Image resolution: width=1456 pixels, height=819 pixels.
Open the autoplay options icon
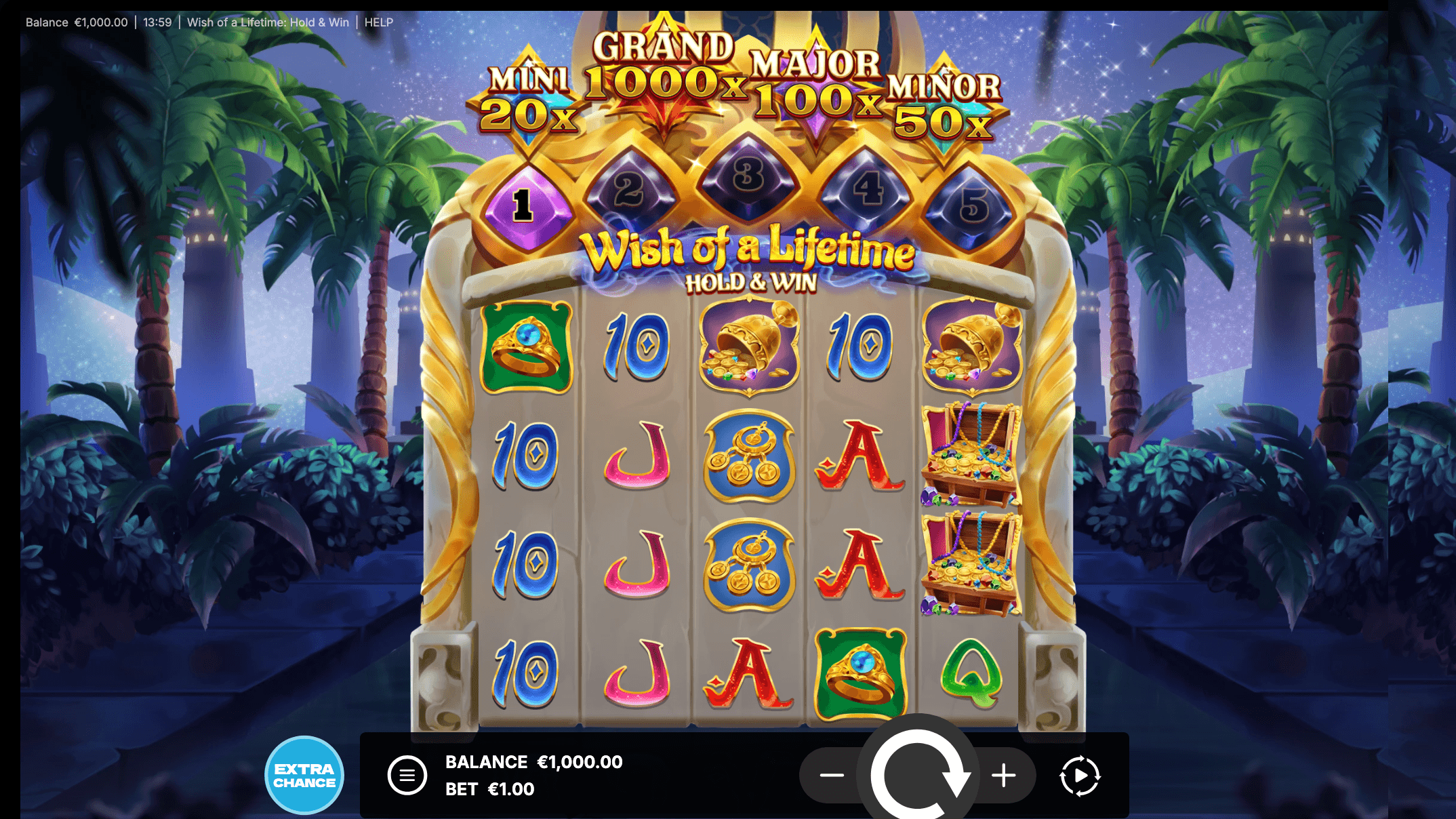1080,775
